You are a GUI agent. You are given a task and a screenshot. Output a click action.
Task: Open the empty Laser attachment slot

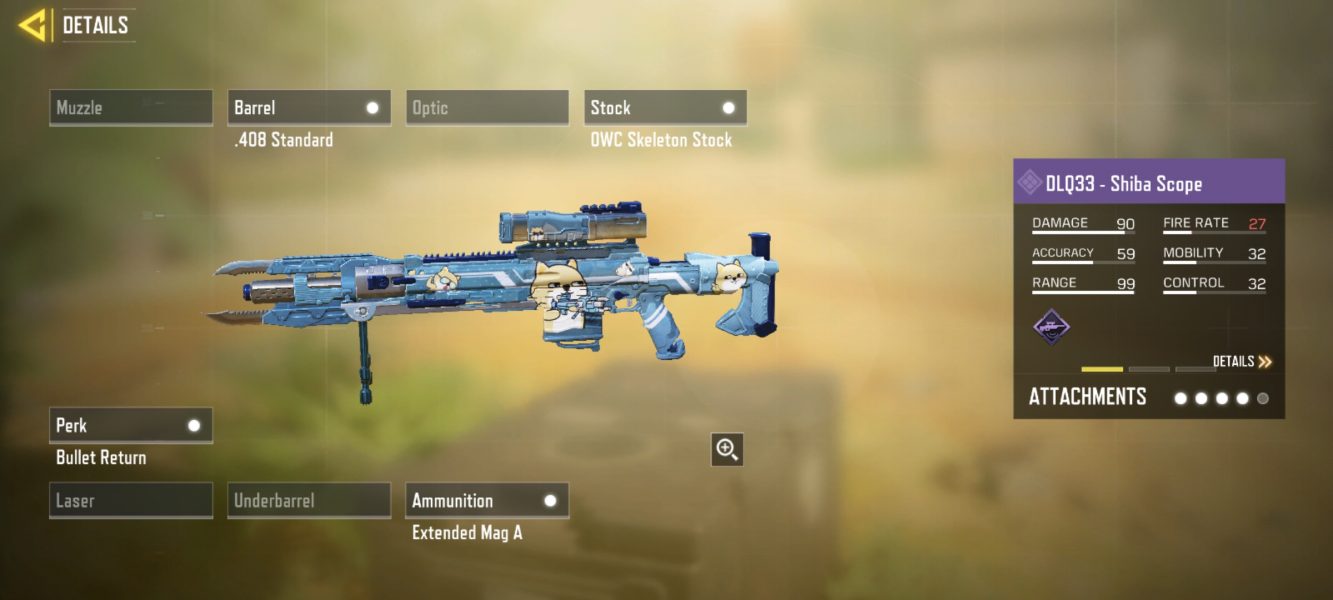tap(131, 500)
